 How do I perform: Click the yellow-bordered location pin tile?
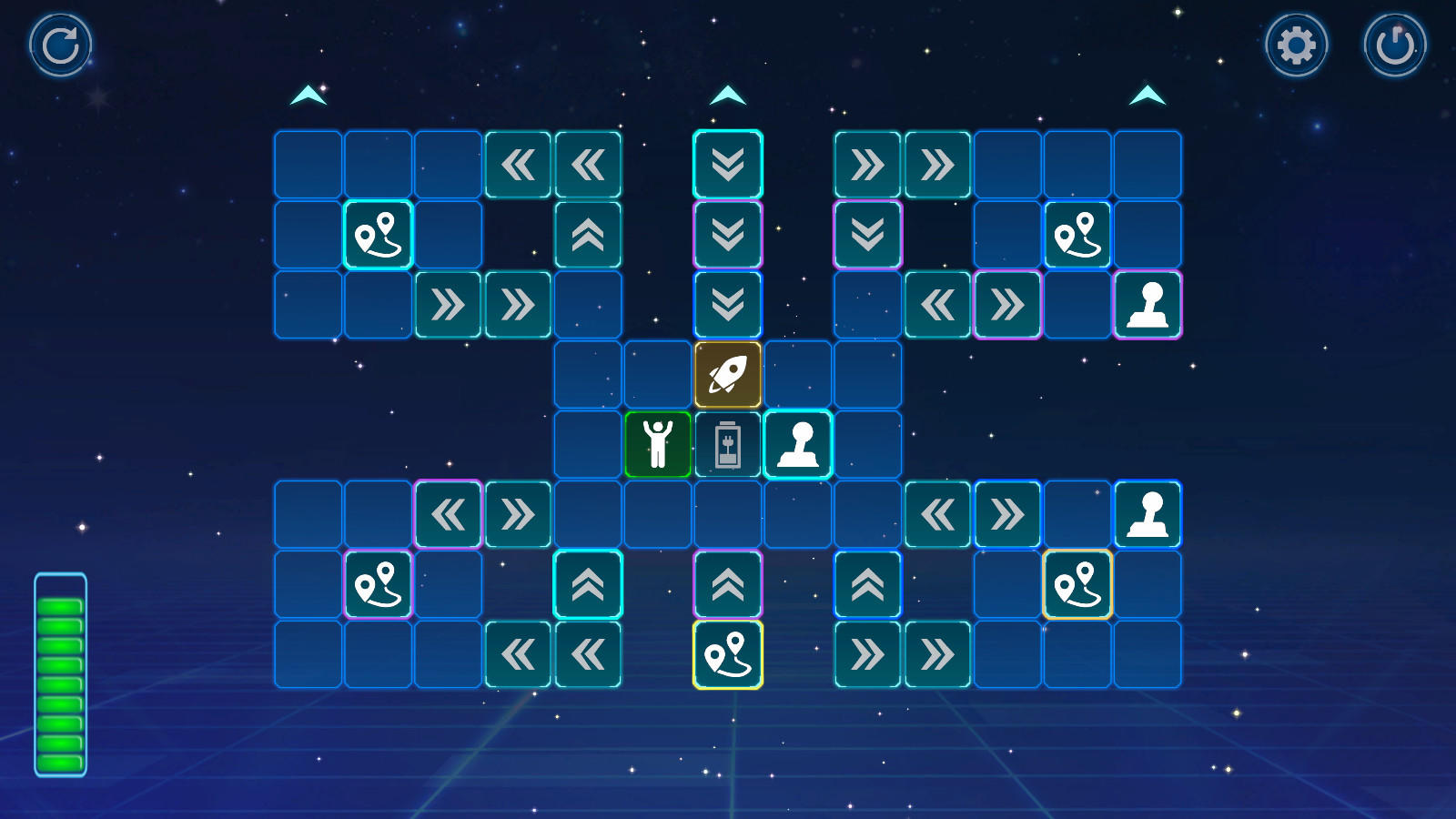tap(729, 653)
